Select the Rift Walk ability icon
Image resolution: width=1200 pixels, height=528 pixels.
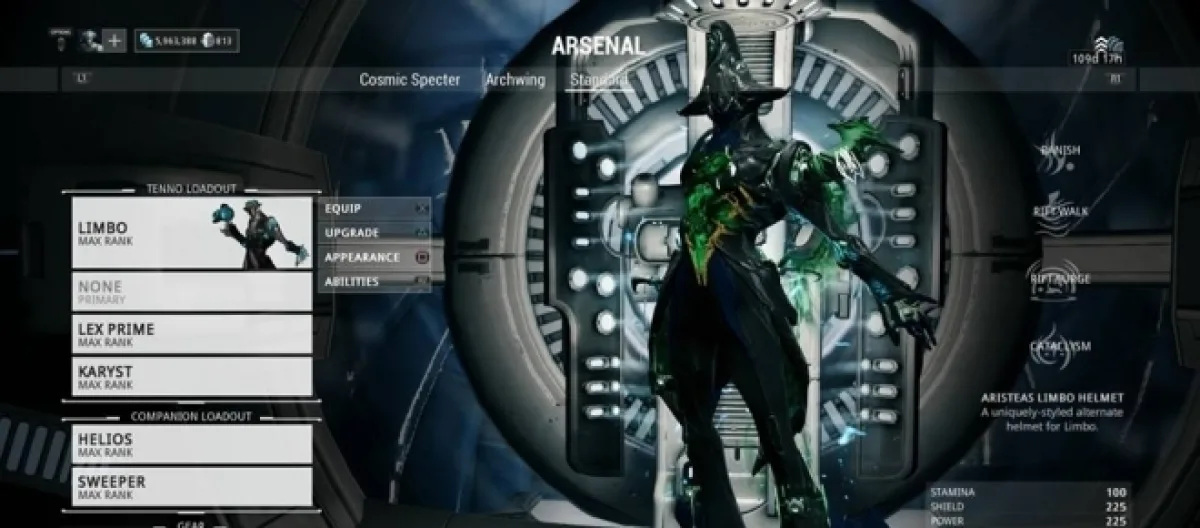point(1060,212)
